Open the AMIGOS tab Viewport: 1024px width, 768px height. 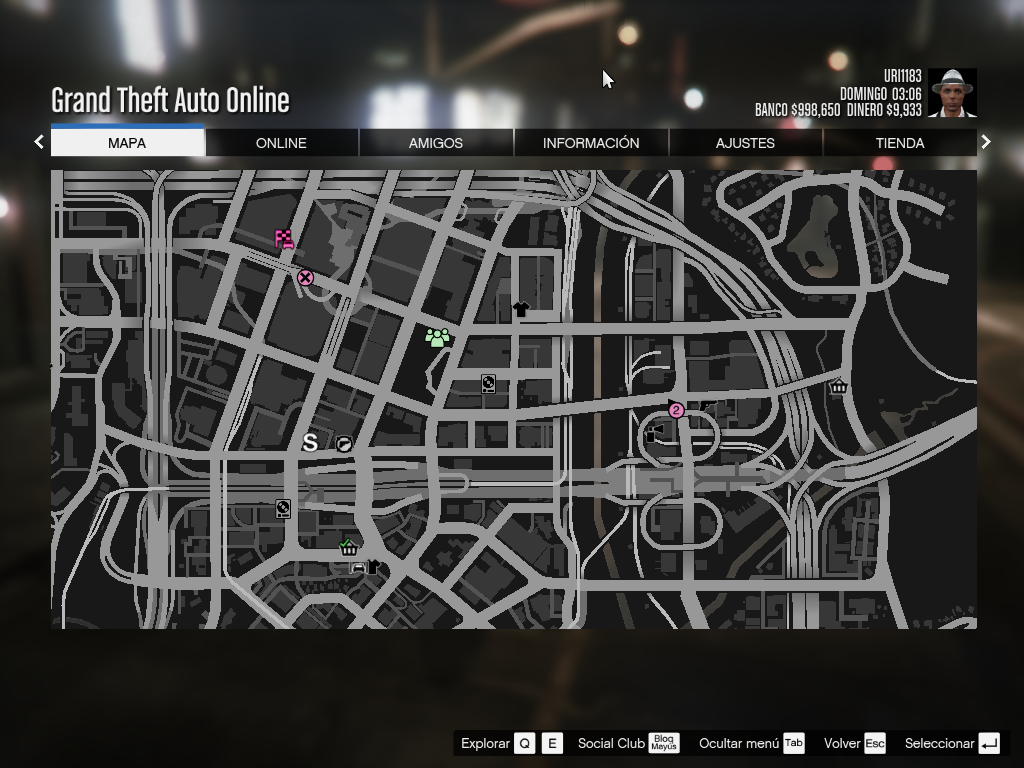coord(436,143)
